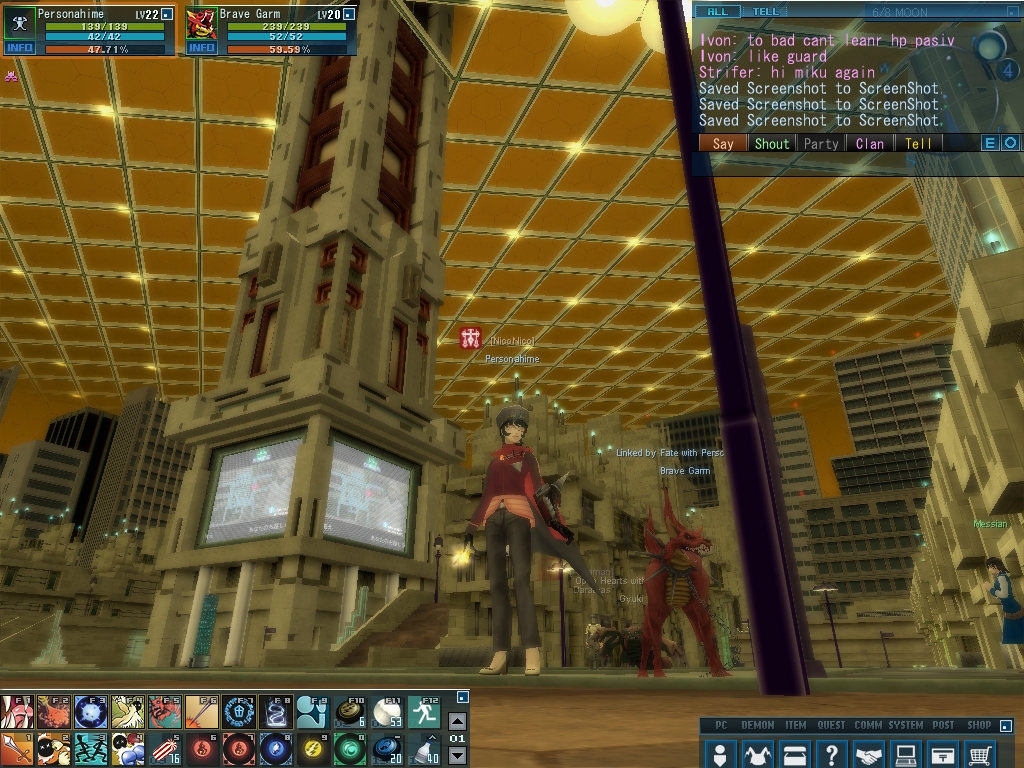Open the System laptop menu
Viewport: 1024px width, 768px height.
906,753
